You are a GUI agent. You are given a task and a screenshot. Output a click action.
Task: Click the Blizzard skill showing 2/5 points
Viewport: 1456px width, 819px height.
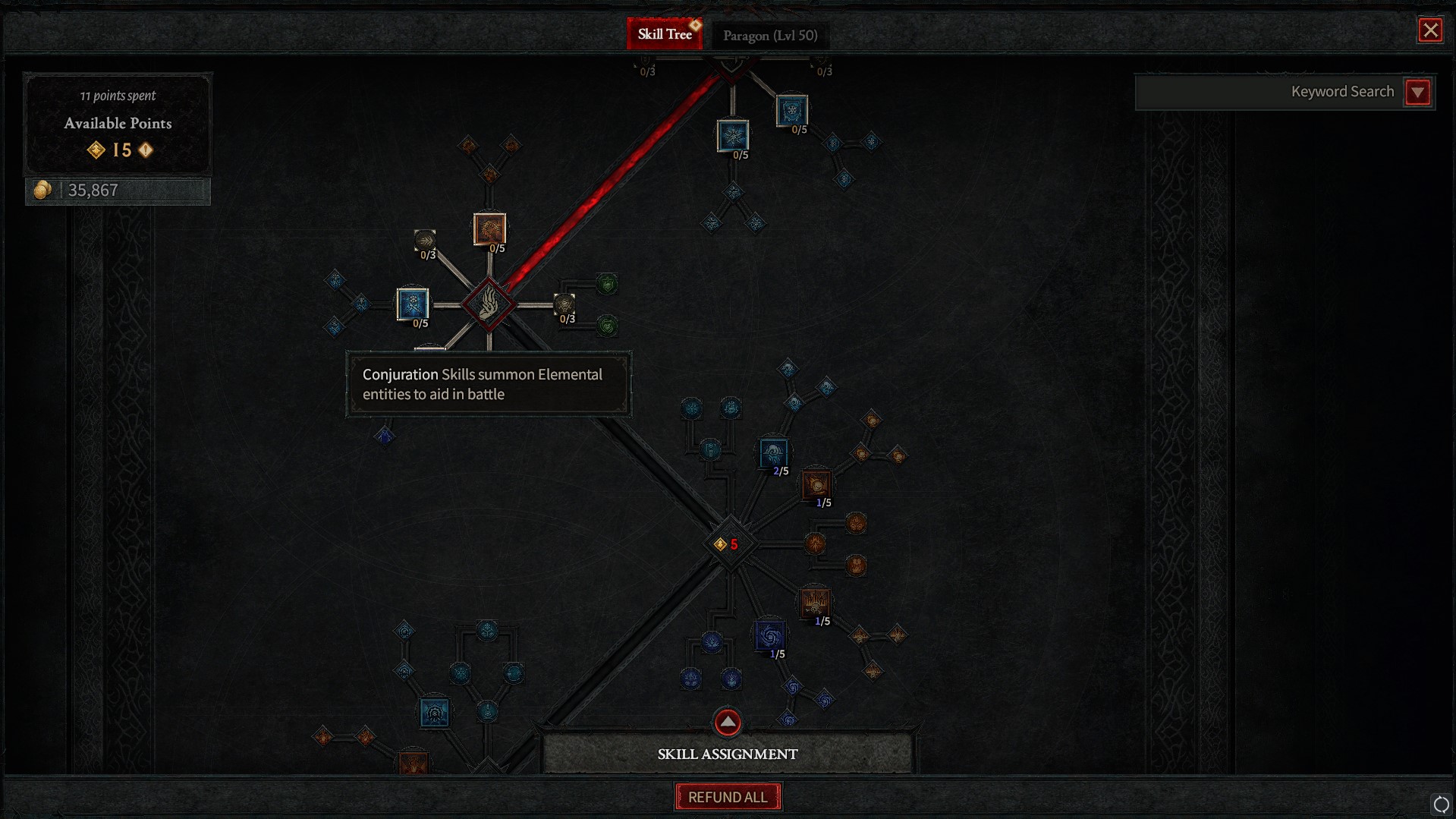point(773,453)
